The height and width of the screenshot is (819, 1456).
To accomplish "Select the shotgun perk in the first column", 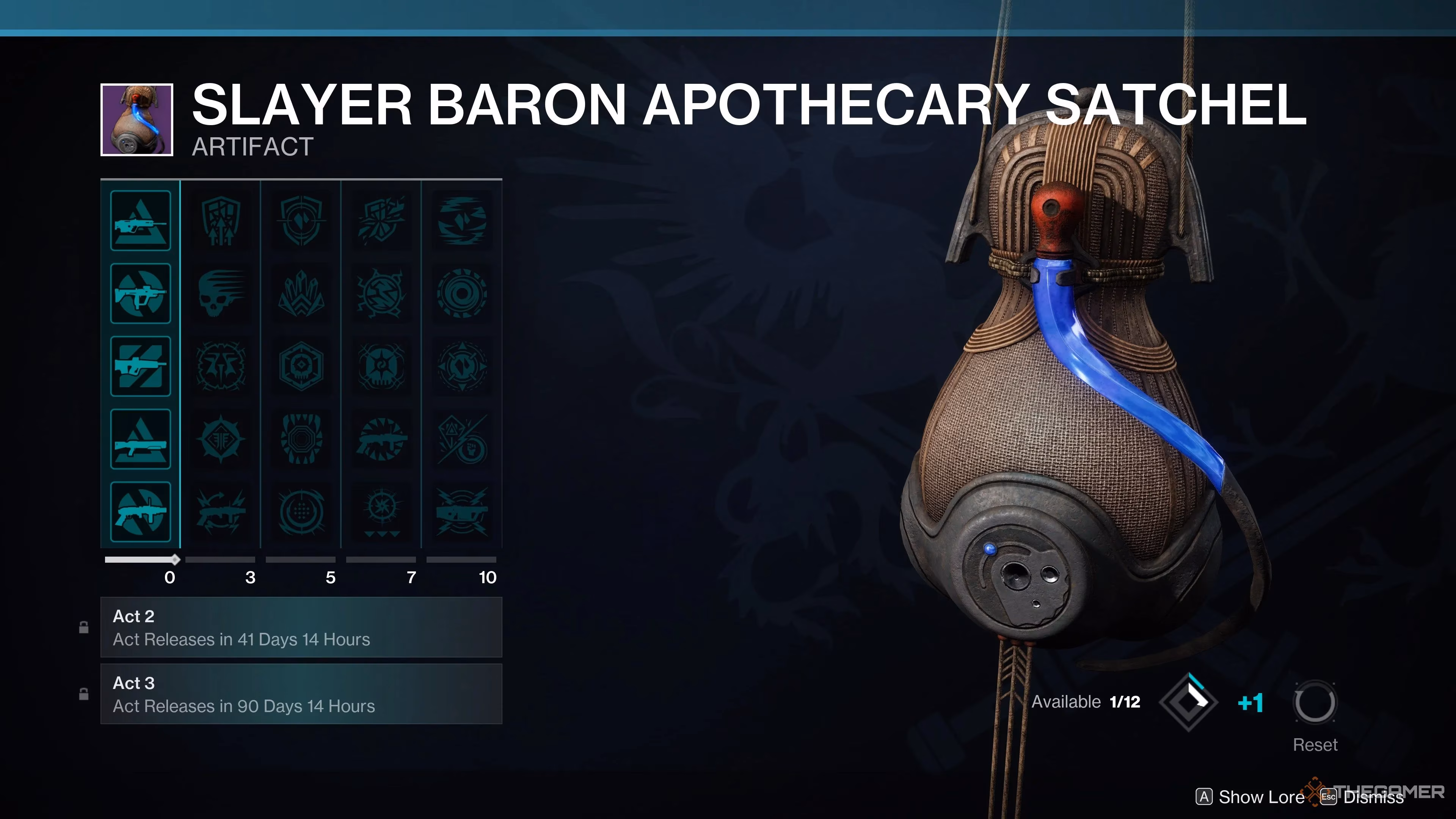I will coord(141,439).
